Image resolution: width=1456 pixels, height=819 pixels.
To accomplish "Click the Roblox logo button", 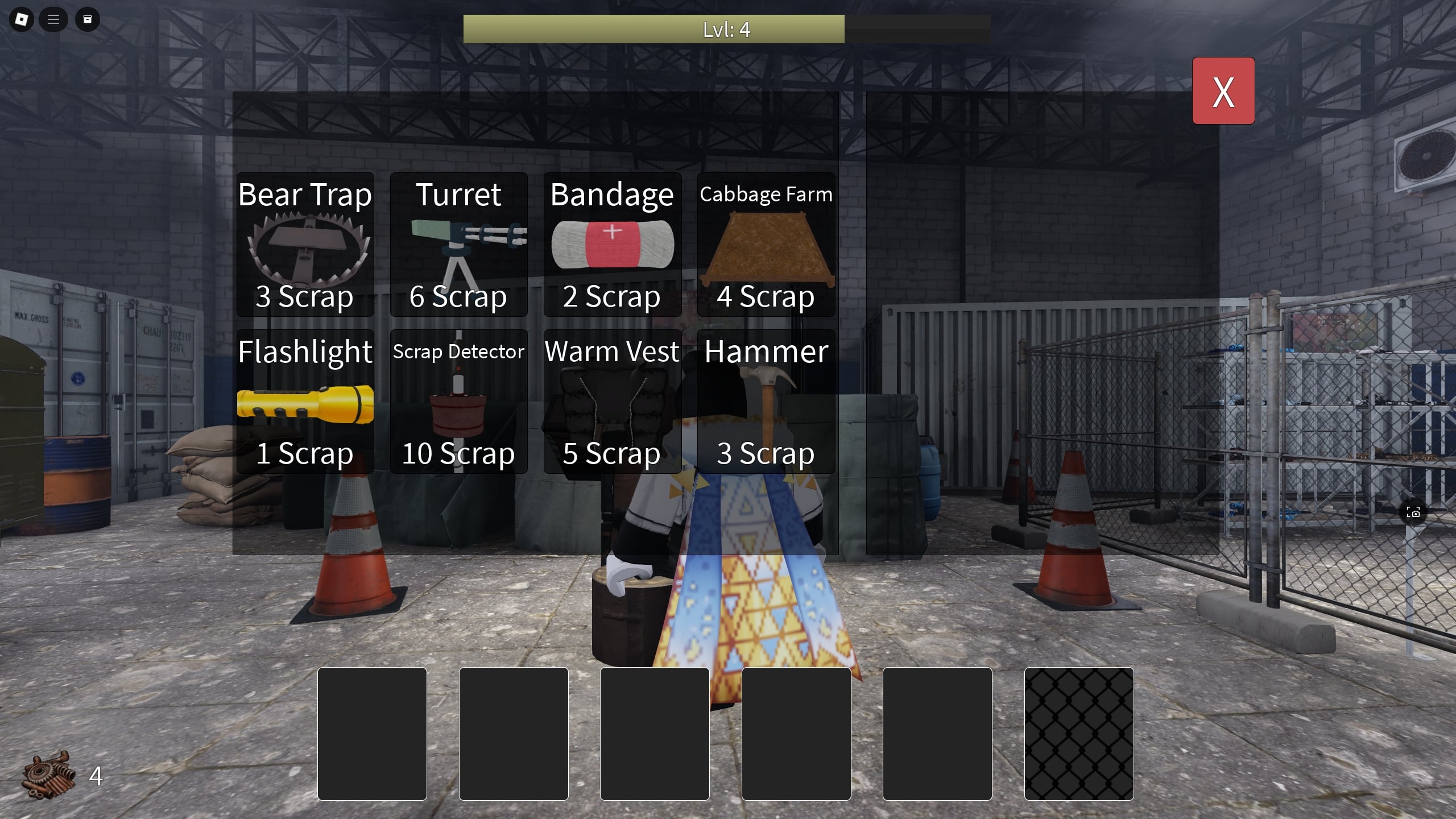I will click(21, 19).
